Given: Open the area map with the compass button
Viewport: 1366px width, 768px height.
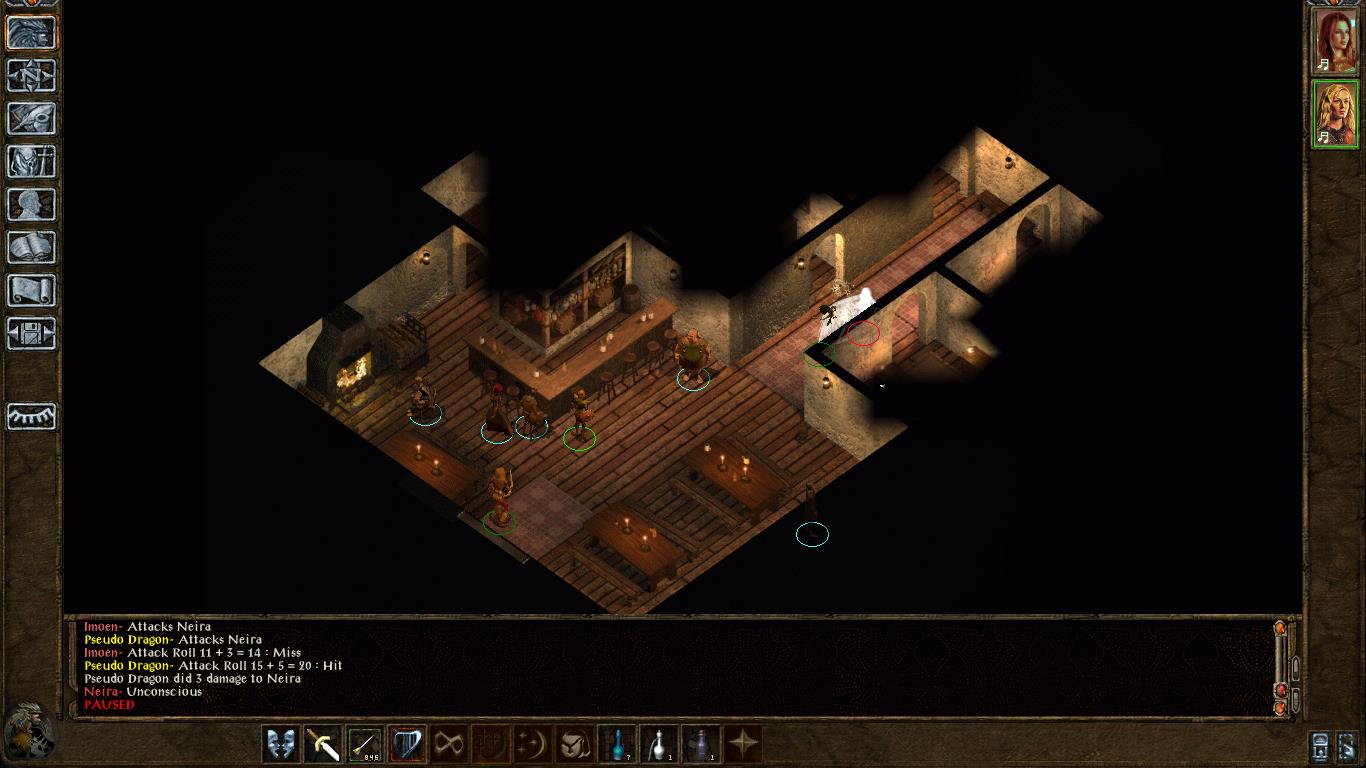Looking at the screenshot, I should (32, 75).
